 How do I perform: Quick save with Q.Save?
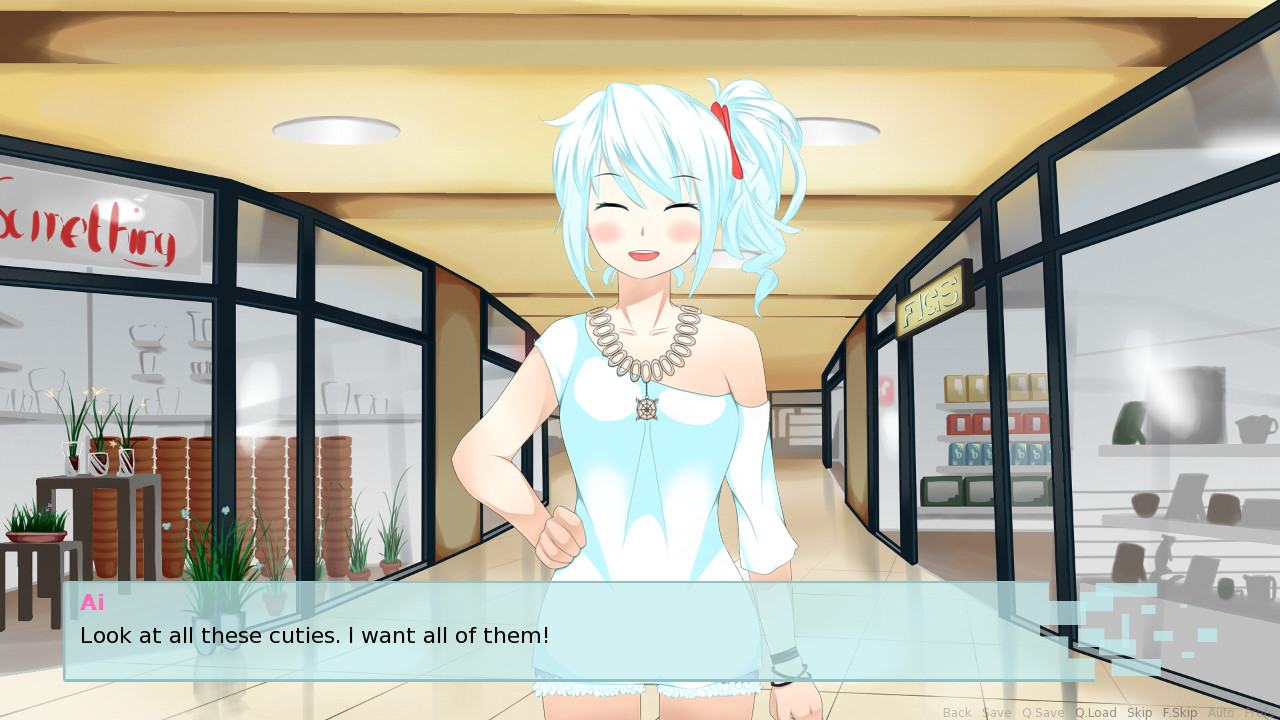pos(1043,712)
